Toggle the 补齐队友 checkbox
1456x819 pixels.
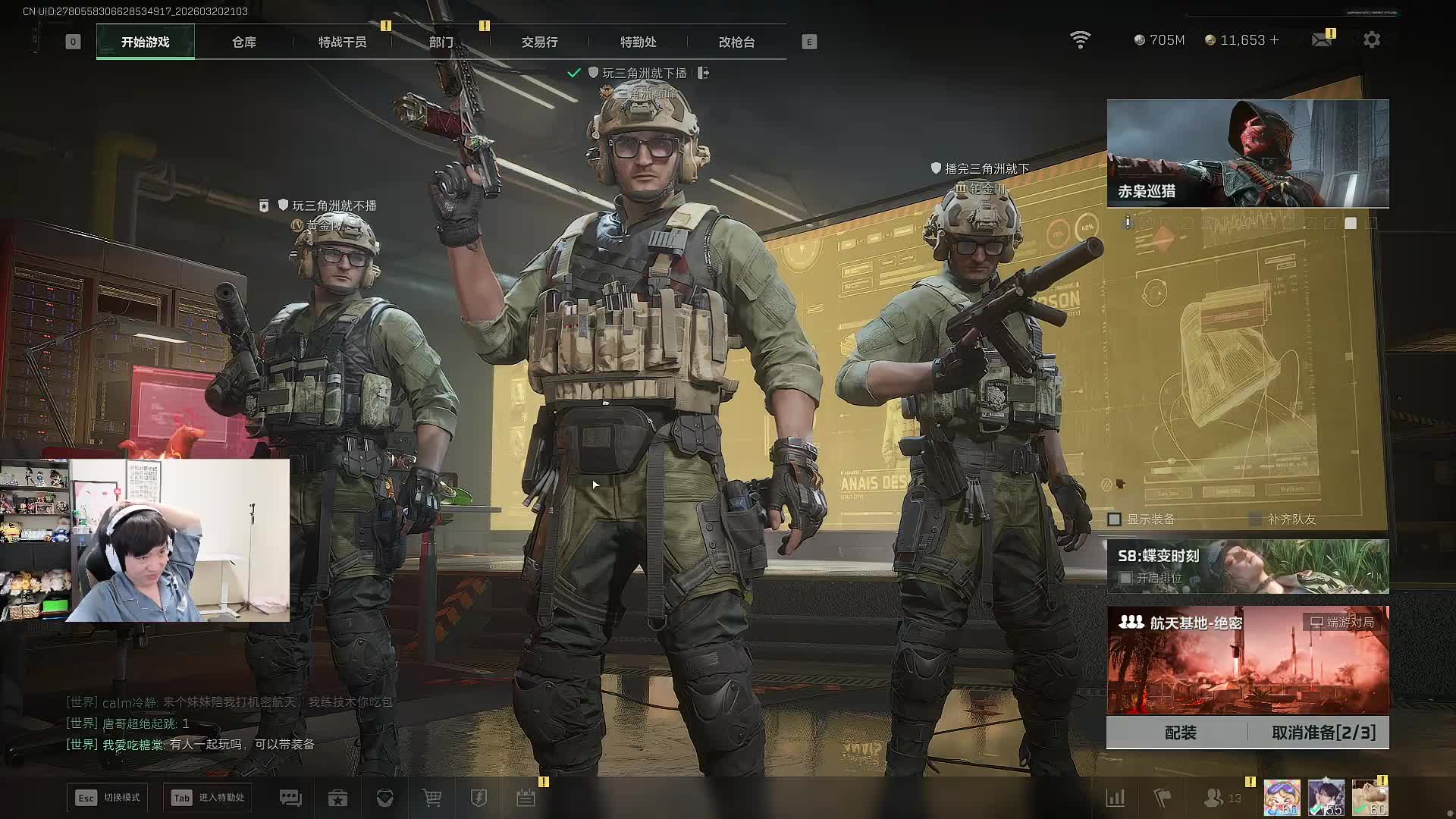tap(1255, 519)
